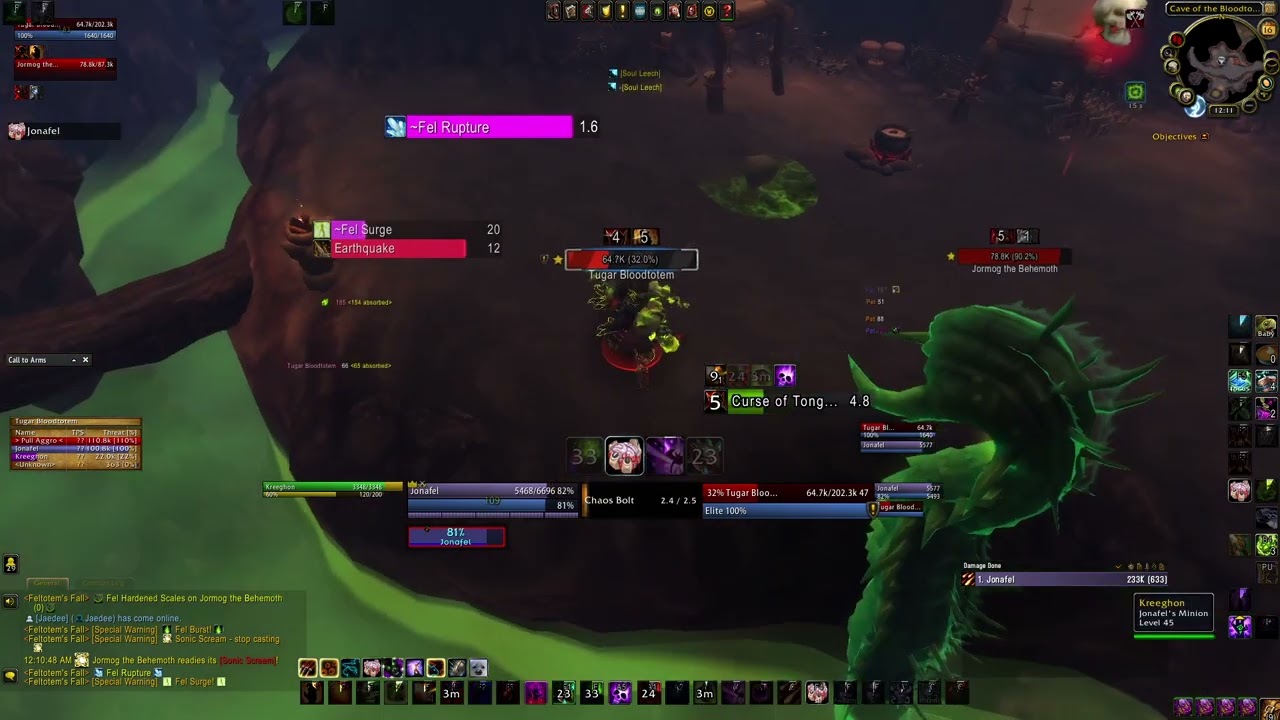Open the Quest Log exclamation icon
Viewport: 1280px width, 720px height.
(x=621, y=11)
